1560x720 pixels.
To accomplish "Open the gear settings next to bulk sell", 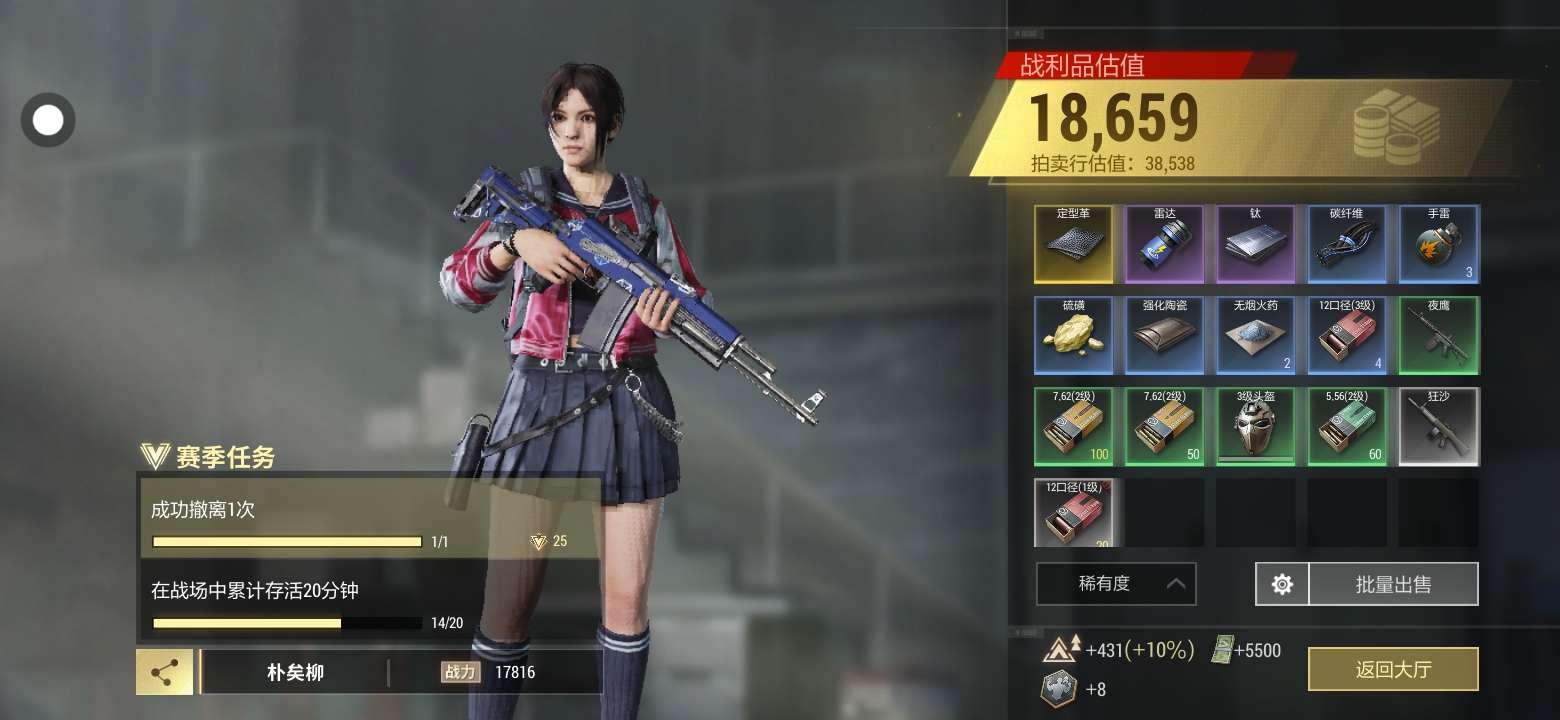I will tap(1282, 584).
